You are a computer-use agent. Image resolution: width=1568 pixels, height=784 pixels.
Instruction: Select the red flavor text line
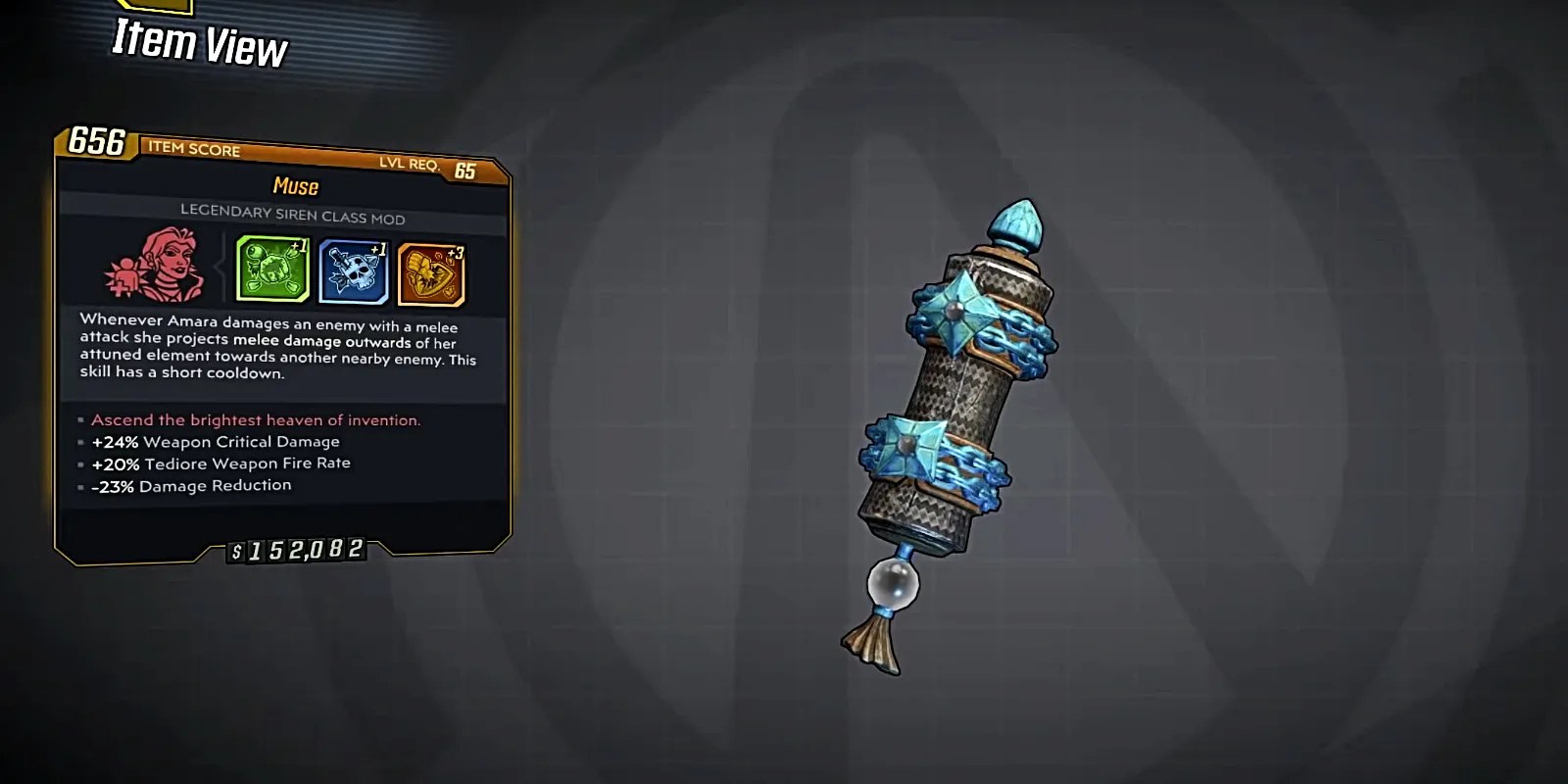255,419
